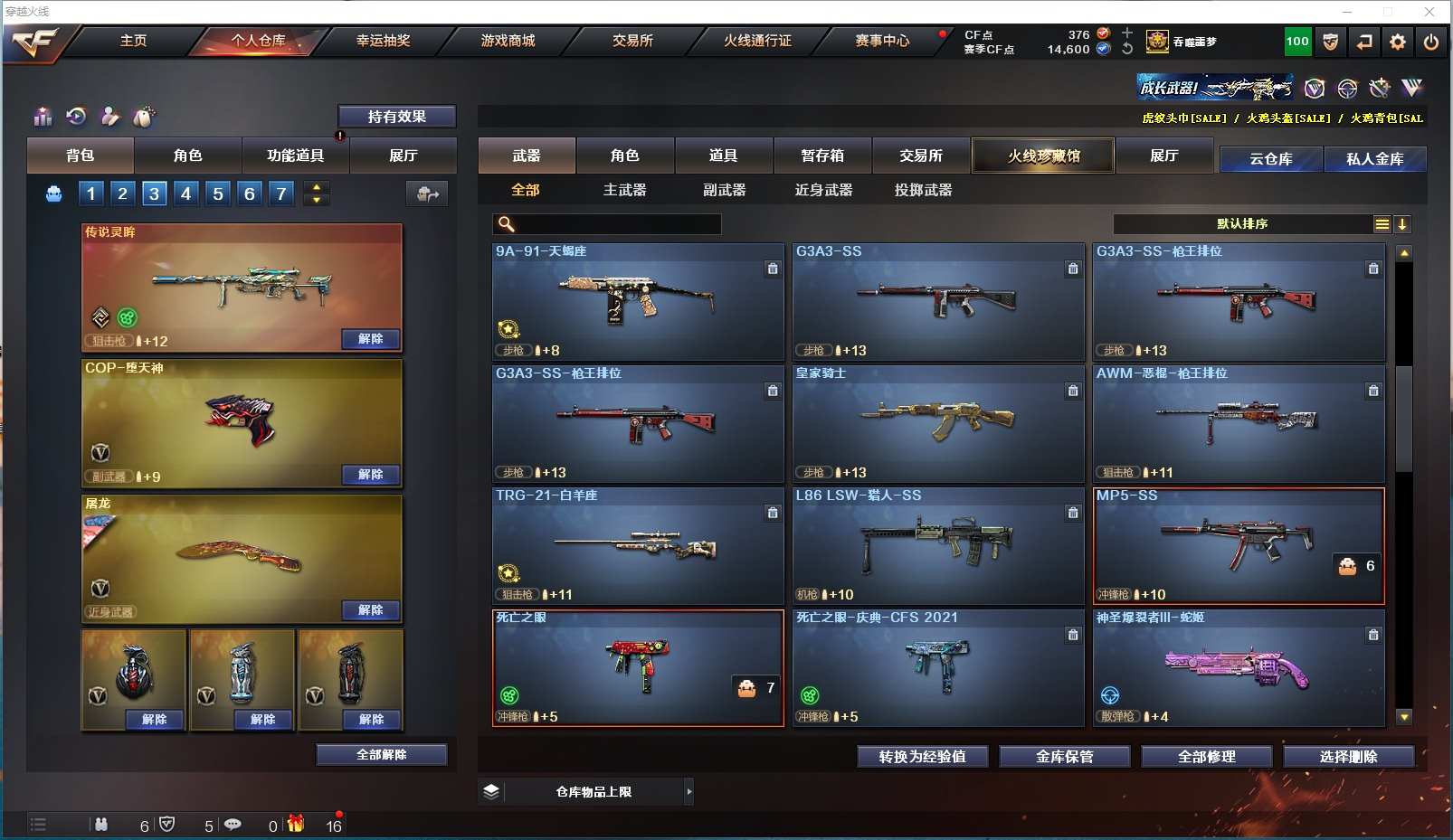Open the 幸运抽奖 lucky draw menu
Viewport: 1453px width, 840px height.
click(x=383, y=41)
